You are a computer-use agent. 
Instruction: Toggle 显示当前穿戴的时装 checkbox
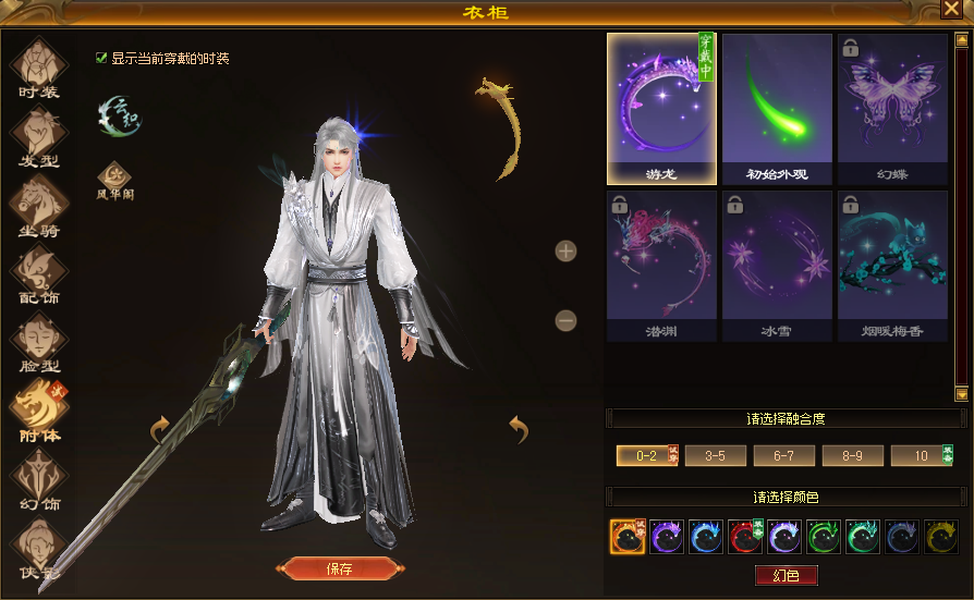click(101, 58)
